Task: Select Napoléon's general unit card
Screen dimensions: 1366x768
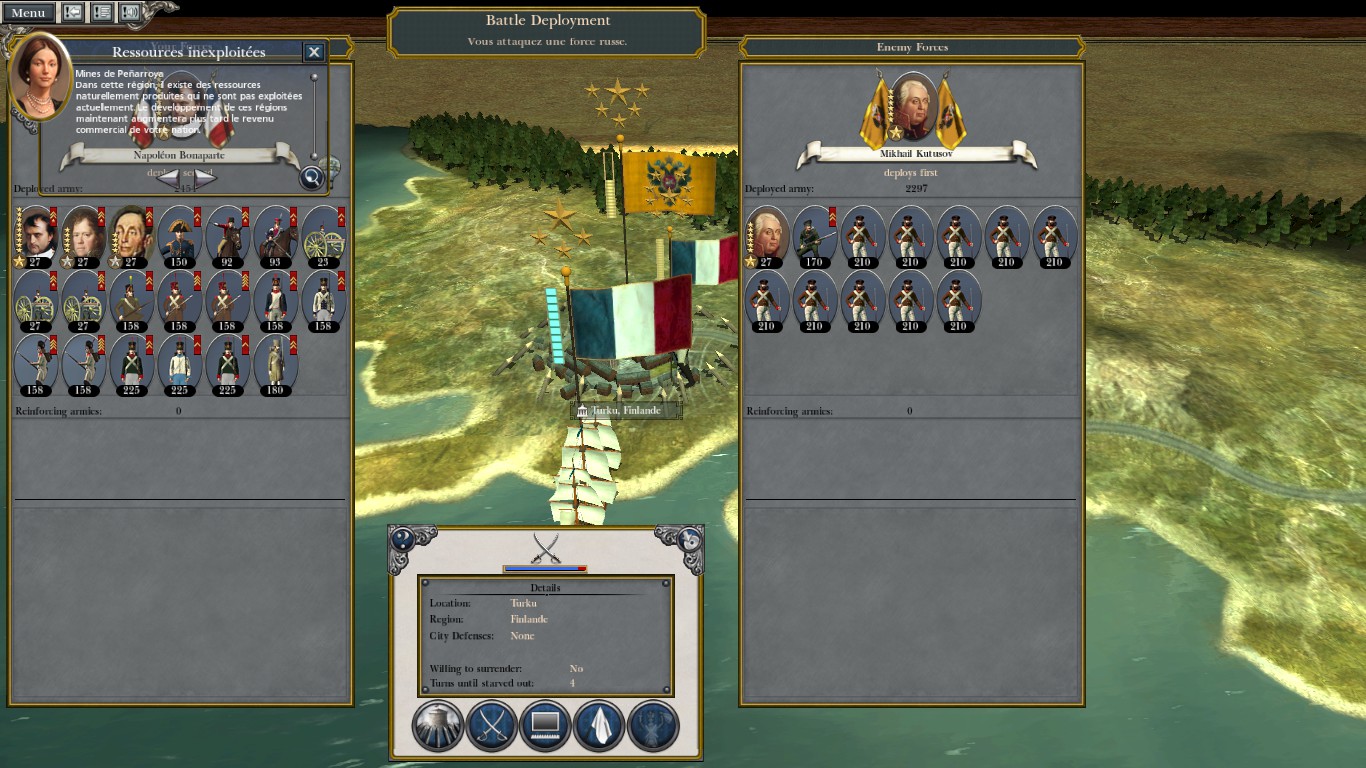Action: click(36, 237)
